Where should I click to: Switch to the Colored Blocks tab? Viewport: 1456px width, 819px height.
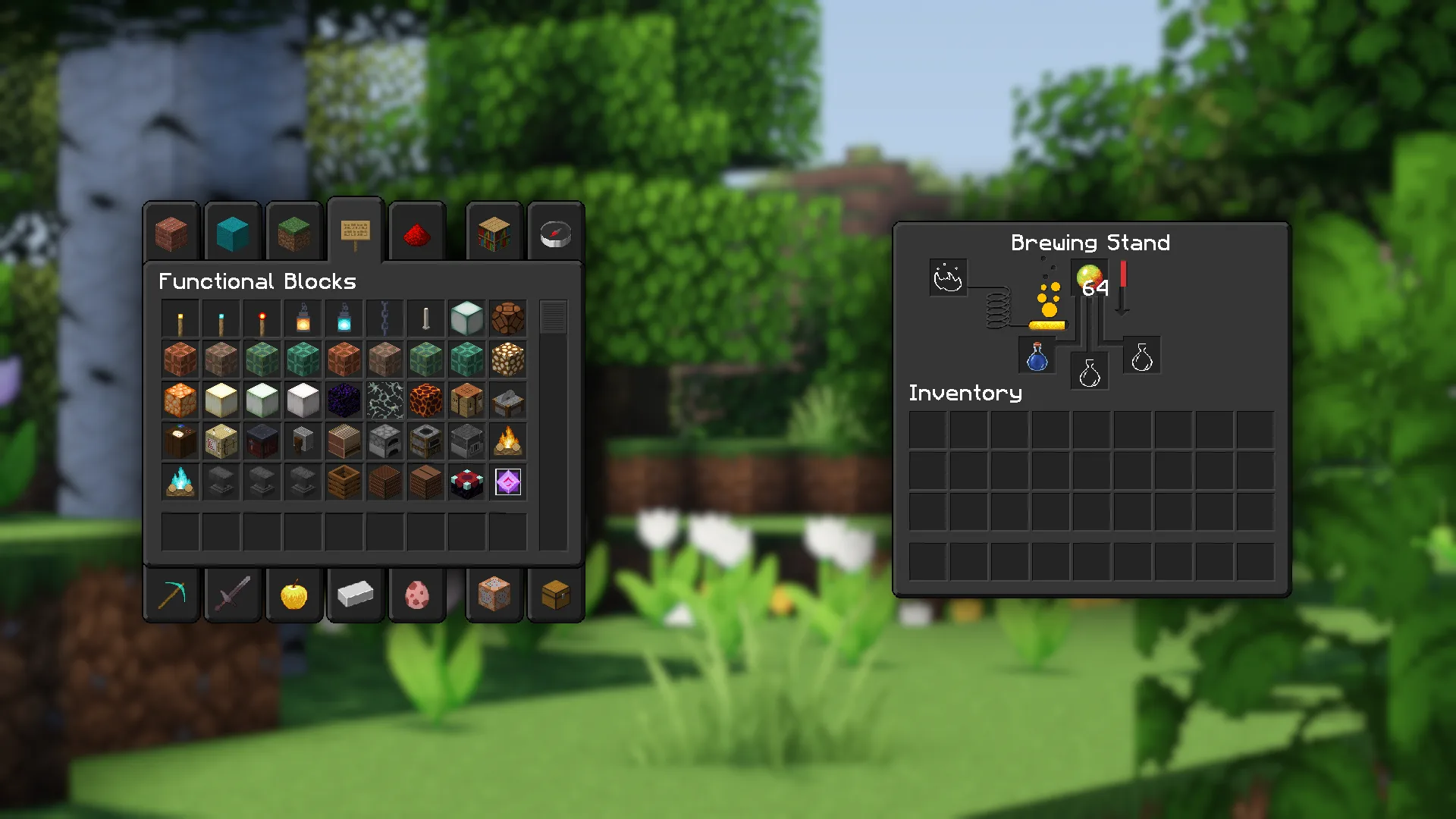point(233,233)
